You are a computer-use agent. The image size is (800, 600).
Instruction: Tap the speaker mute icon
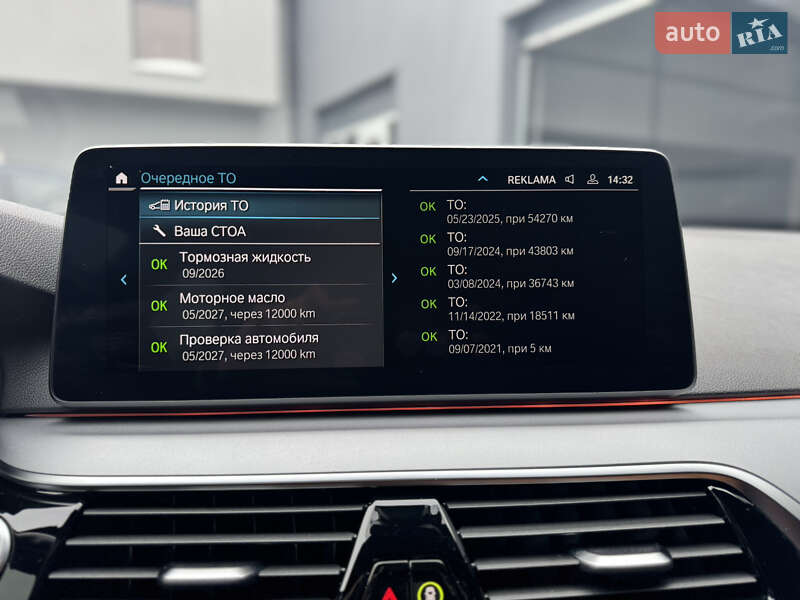click(569, 180)
